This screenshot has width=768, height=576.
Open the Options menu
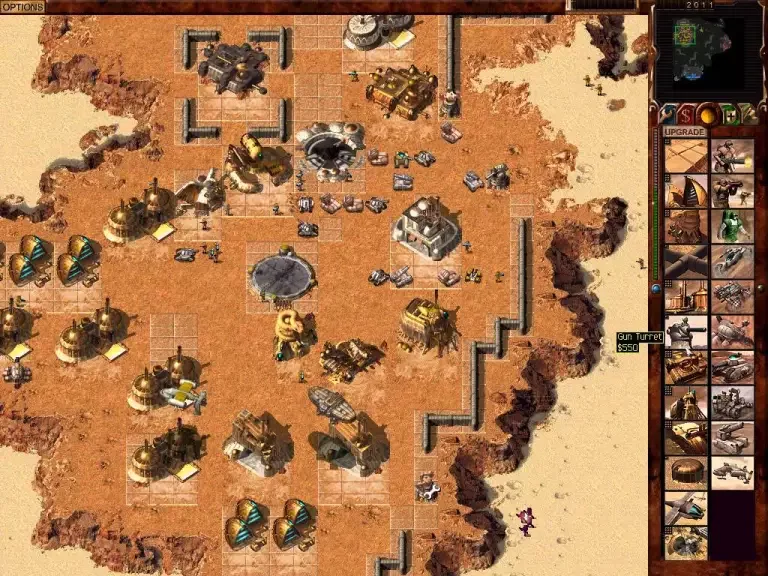click(22, 6)
